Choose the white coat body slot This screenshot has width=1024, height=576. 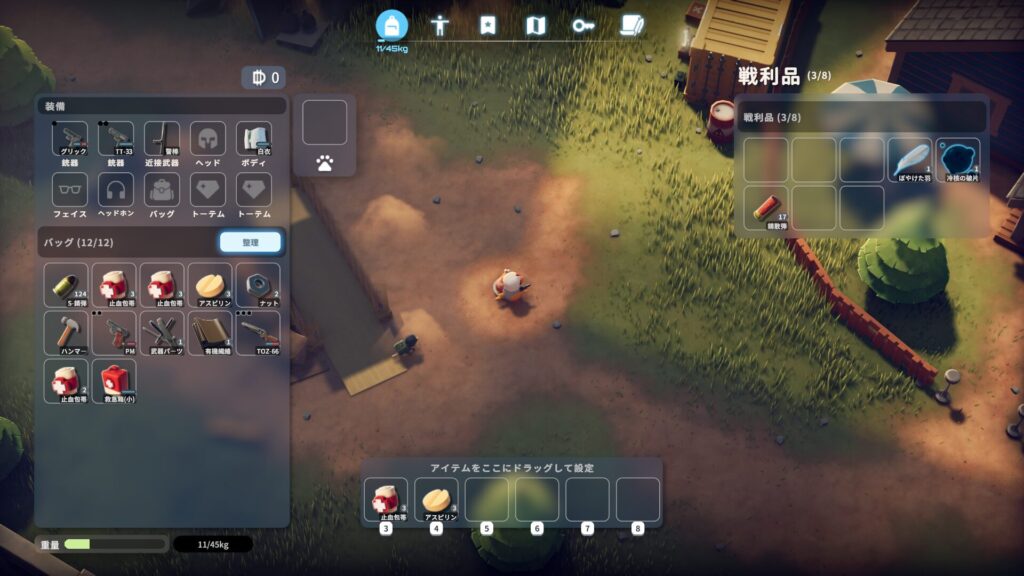254,142
